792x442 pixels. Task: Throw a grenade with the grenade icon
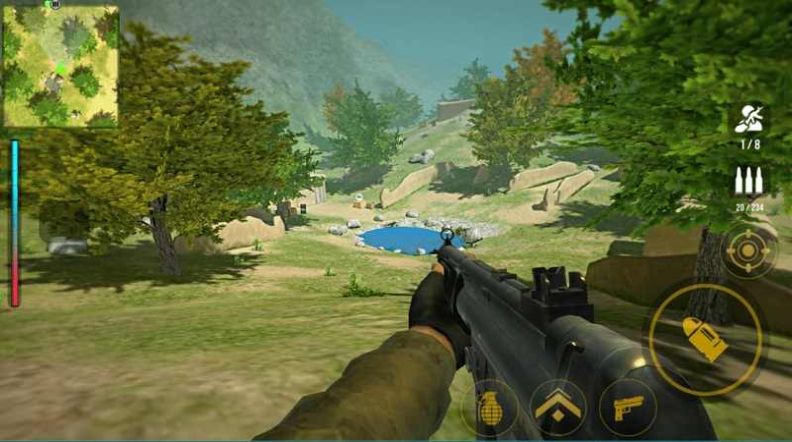click(489, 407)
